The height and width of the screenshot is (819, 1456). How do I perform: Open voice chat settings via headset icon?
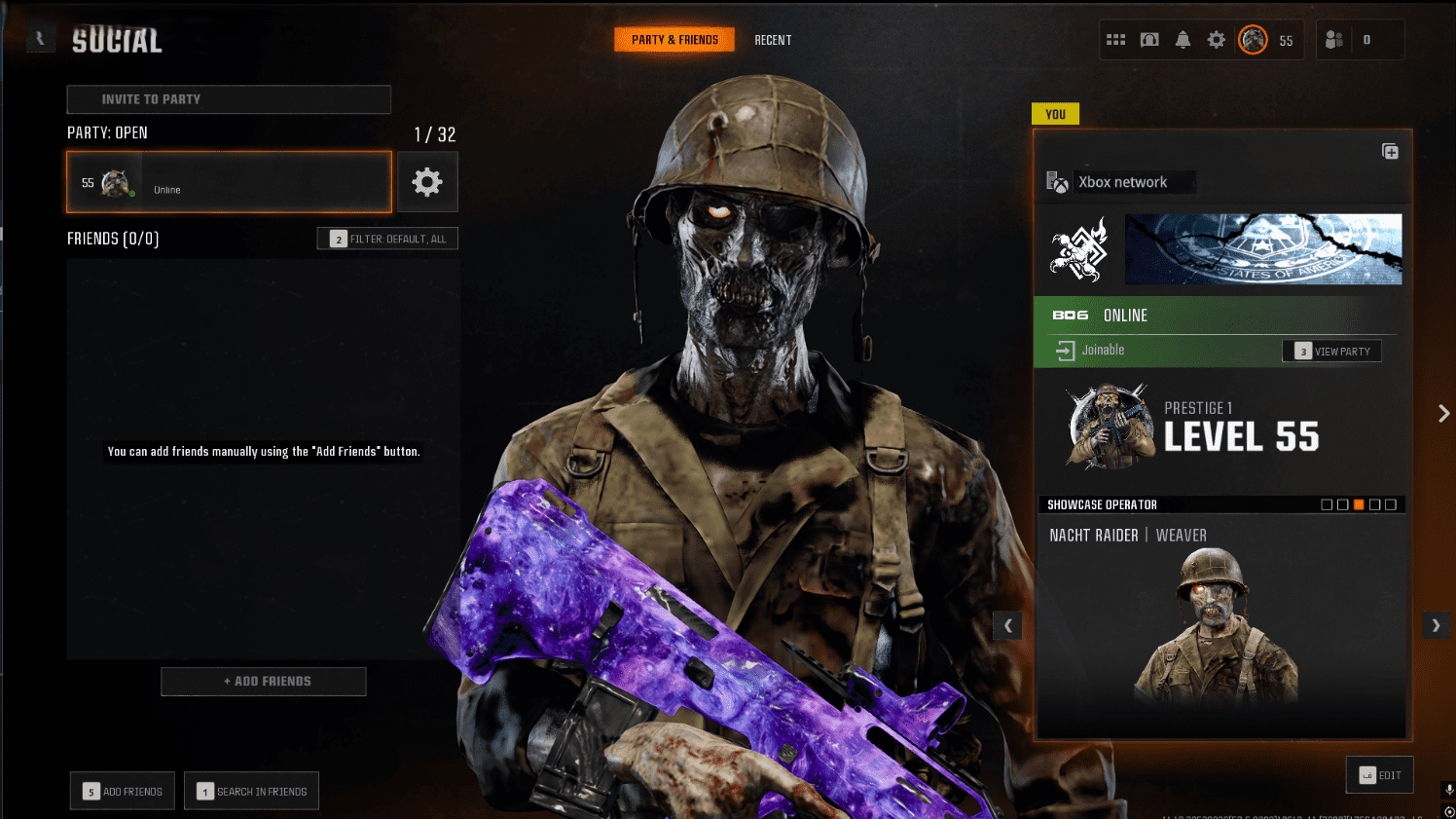pos(1149,39)
